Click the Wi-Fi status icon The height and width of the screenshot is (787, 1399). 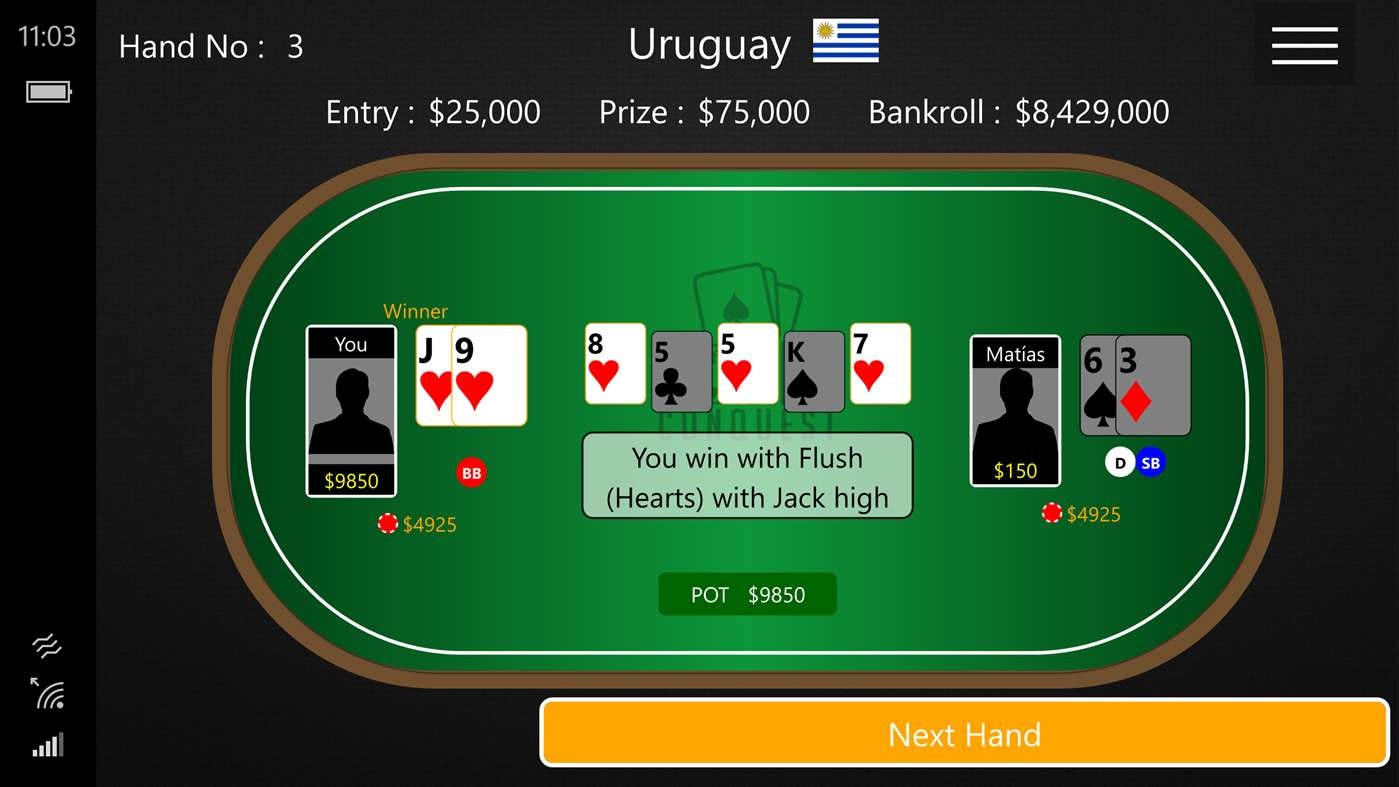(x=47, y=695)
